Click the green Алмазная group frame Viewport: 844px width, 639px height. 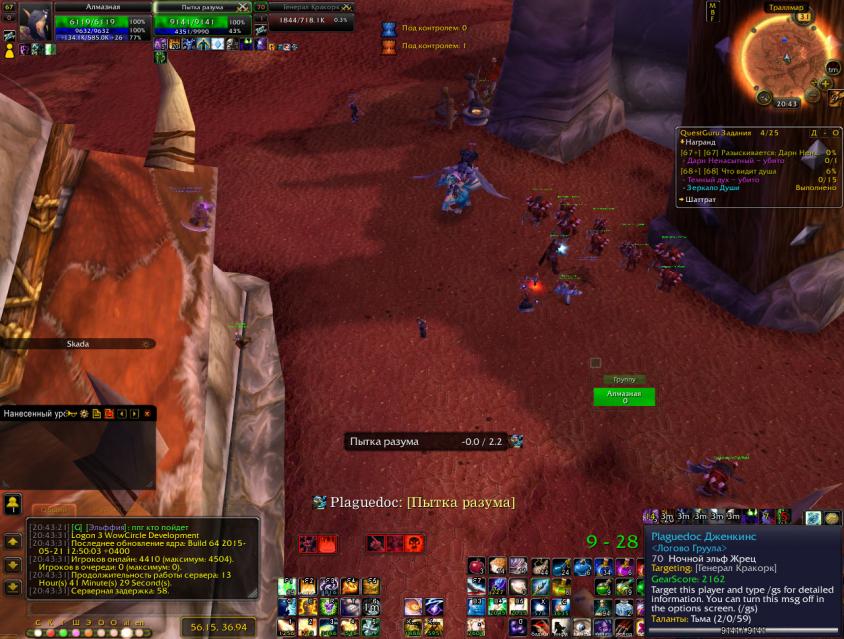(624, 396)
